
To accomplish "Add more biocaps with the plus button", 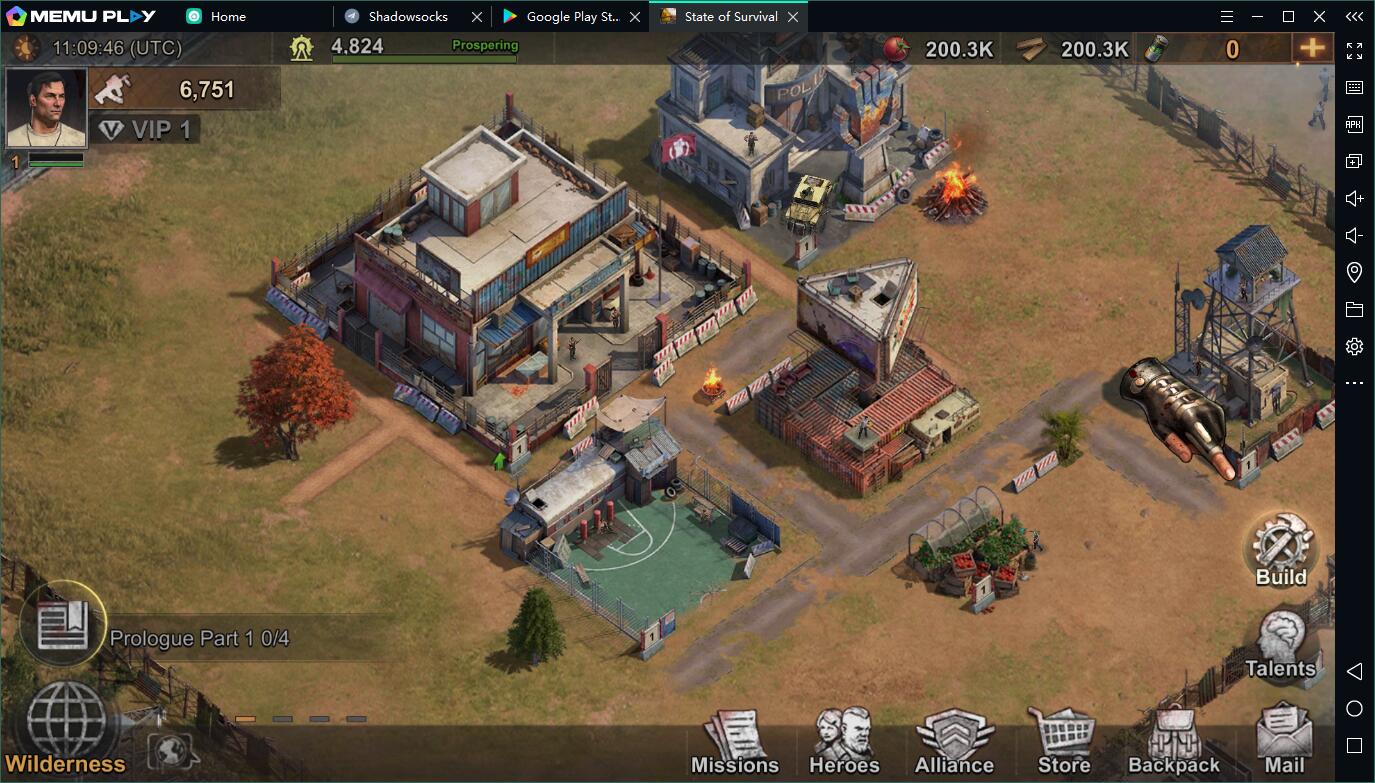I will click(1312, 48).
